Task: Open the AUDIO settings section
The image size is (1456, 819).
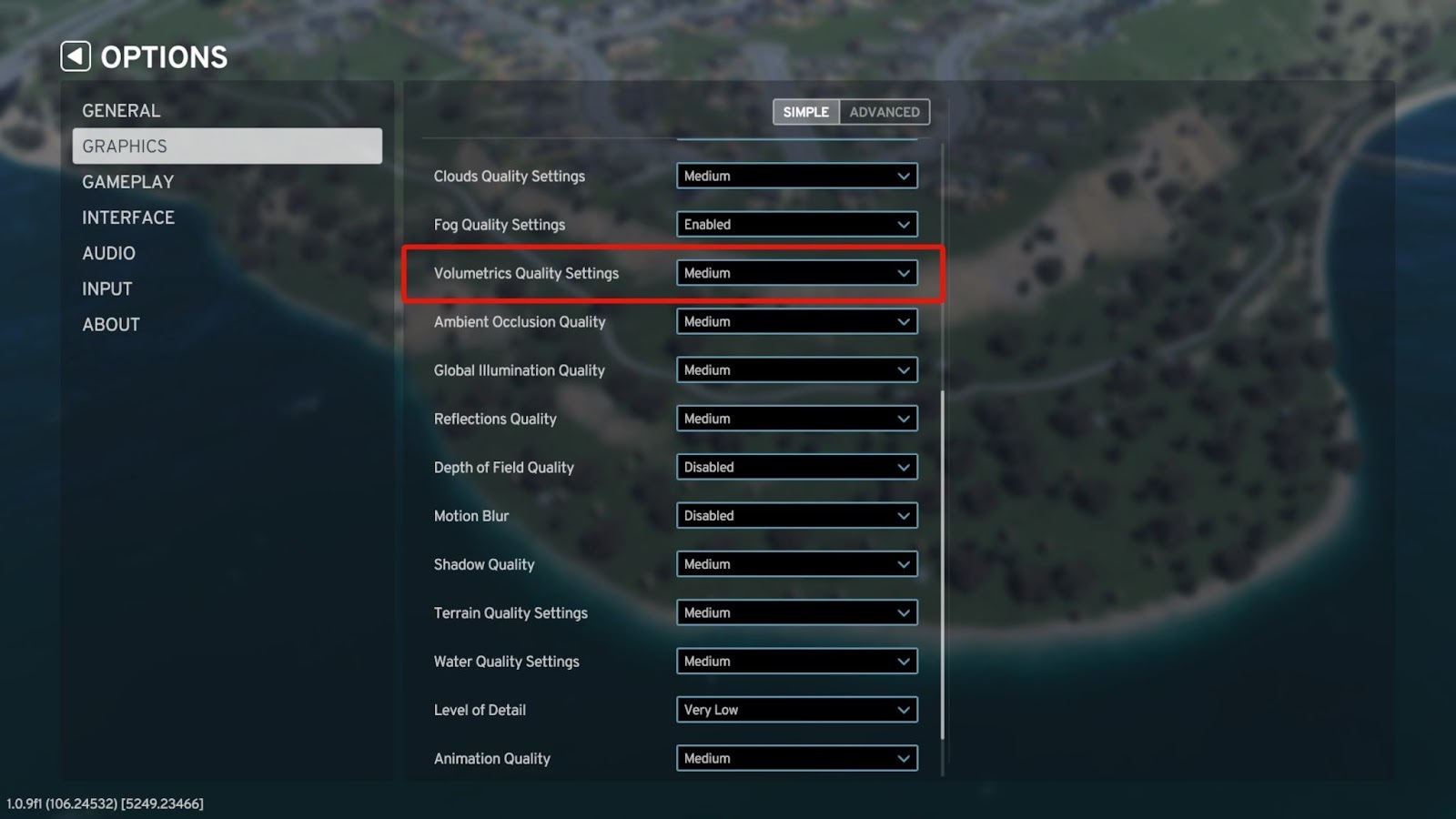Action: click(x=109, y=252)
